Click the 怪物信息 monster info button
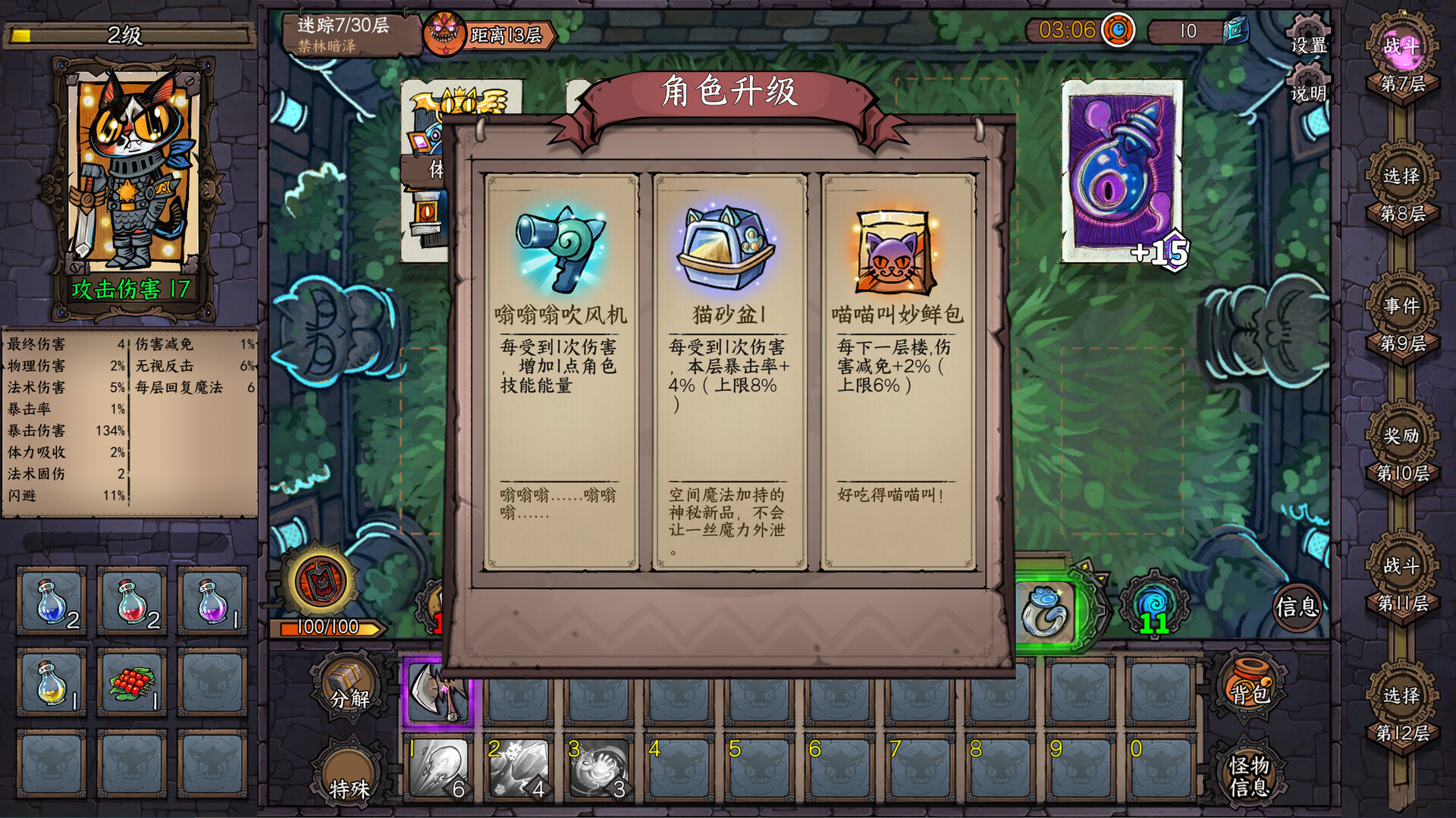Viewport: 1456px width, 818px height. [1250, 775]
